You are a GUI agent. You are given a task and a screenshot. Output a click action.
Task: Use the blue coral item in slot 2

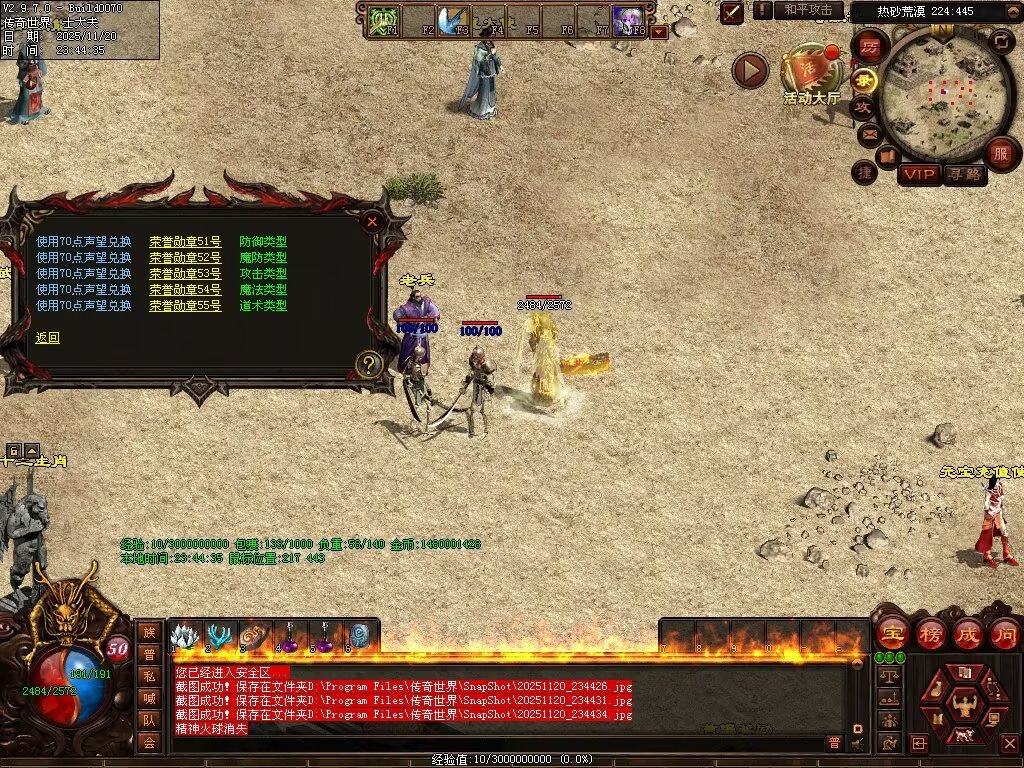click(217, 636)
